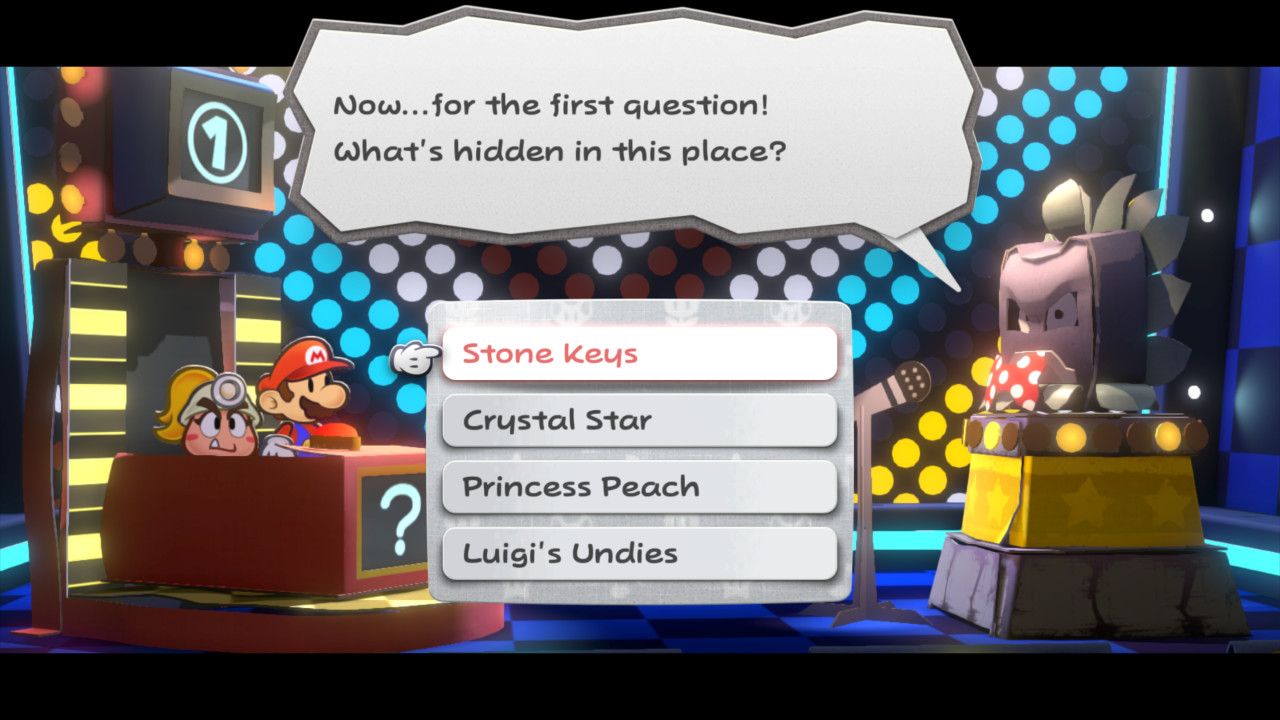The image size is (1280, 720).
Task: Select the highlighted Stone Keys answer
Action: tap(638, 353)
